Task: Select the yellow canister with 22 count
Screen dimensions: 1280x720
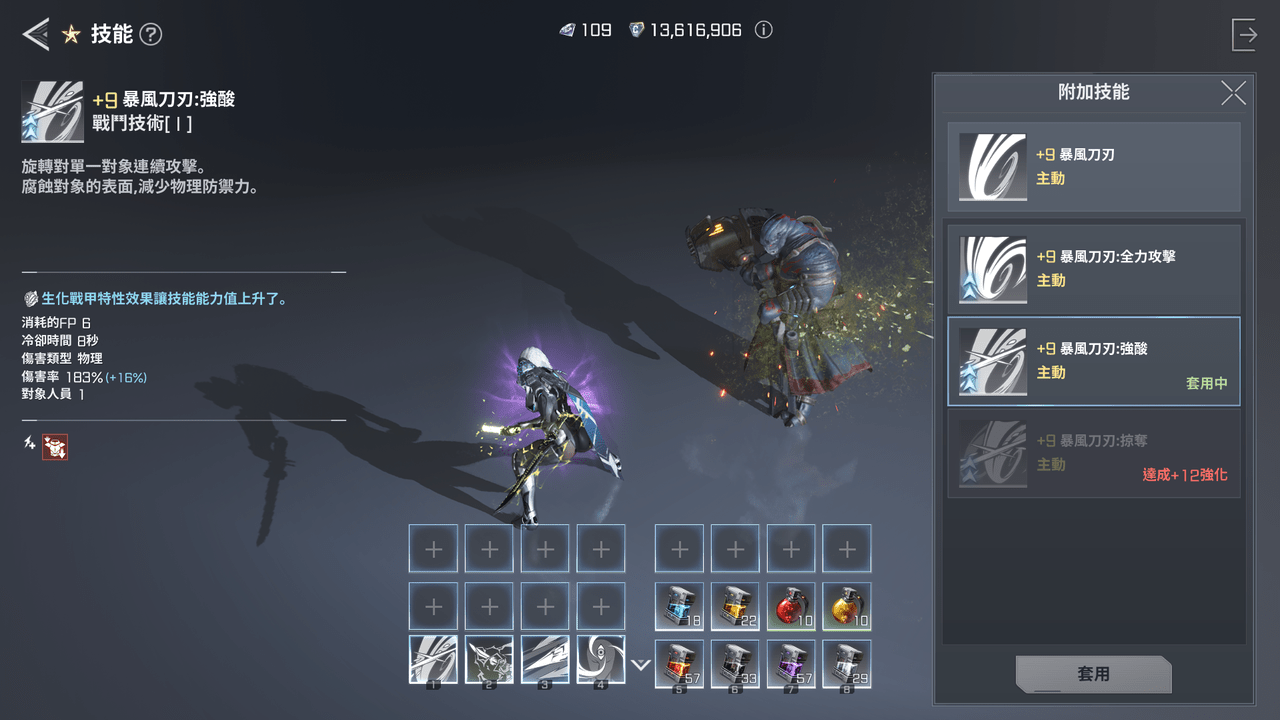Action: coord(735,606)
